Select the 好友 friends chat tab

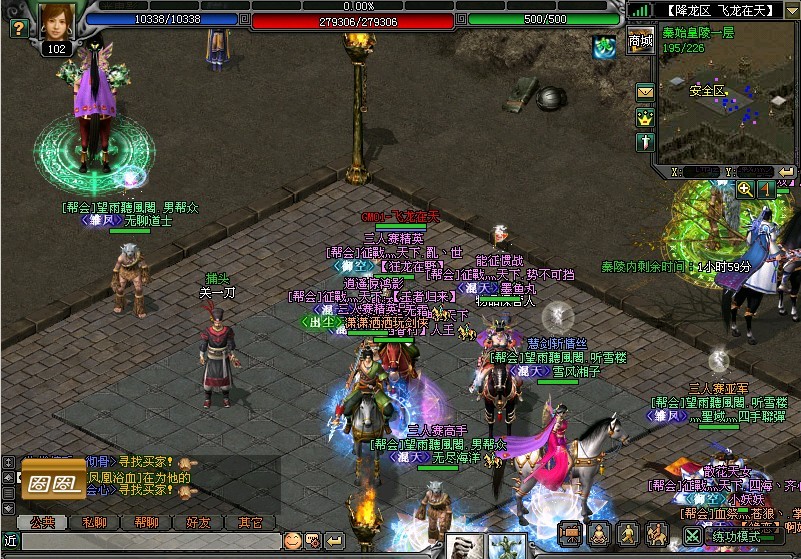198,522
